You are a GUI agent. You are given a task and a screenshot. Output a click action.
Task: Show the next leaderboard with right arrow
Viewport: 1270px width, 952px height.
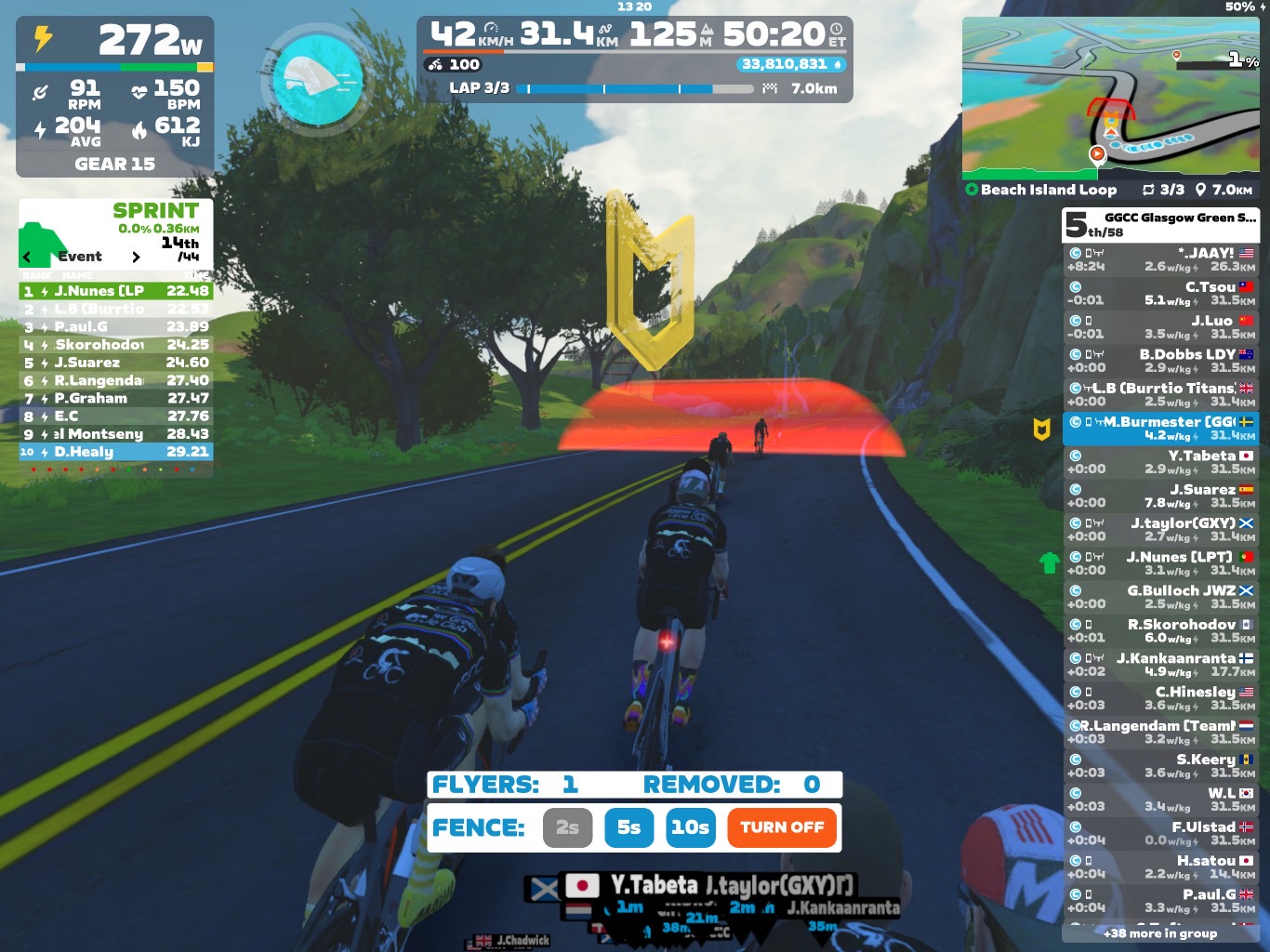(136, 257)
